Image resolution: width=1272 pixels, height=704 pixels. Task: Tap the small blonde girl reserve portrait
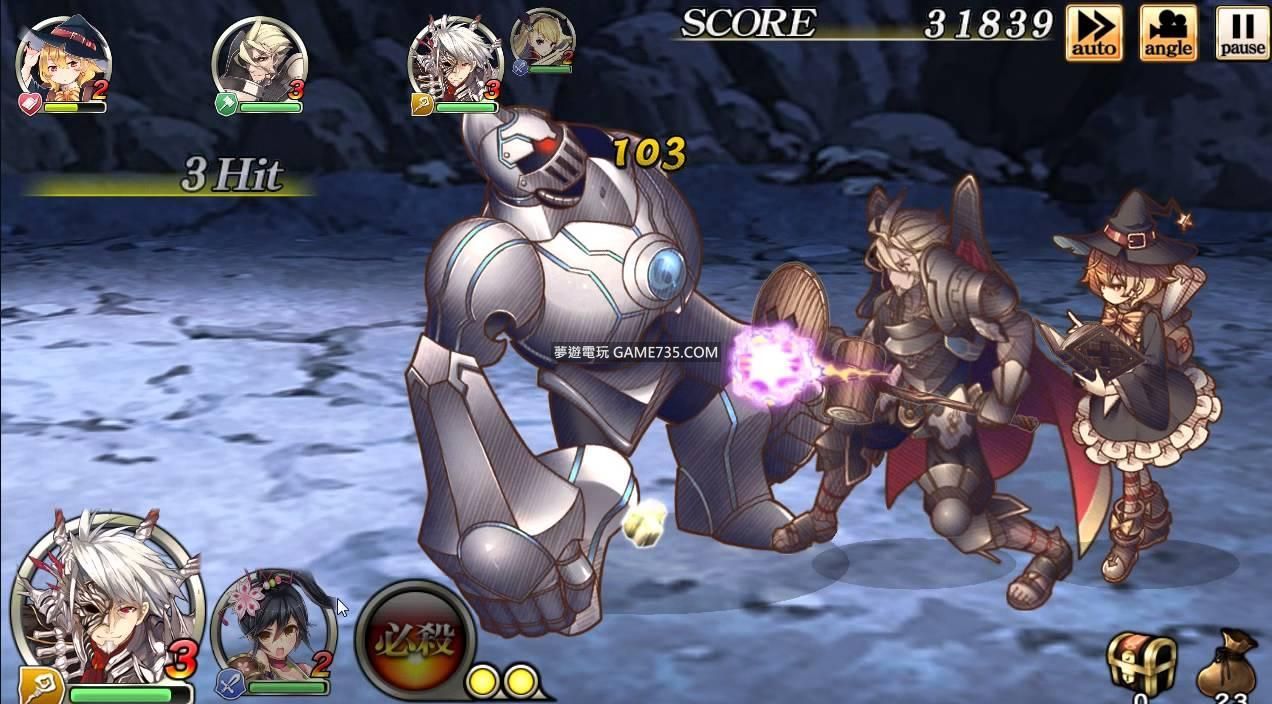pos(543,39)
